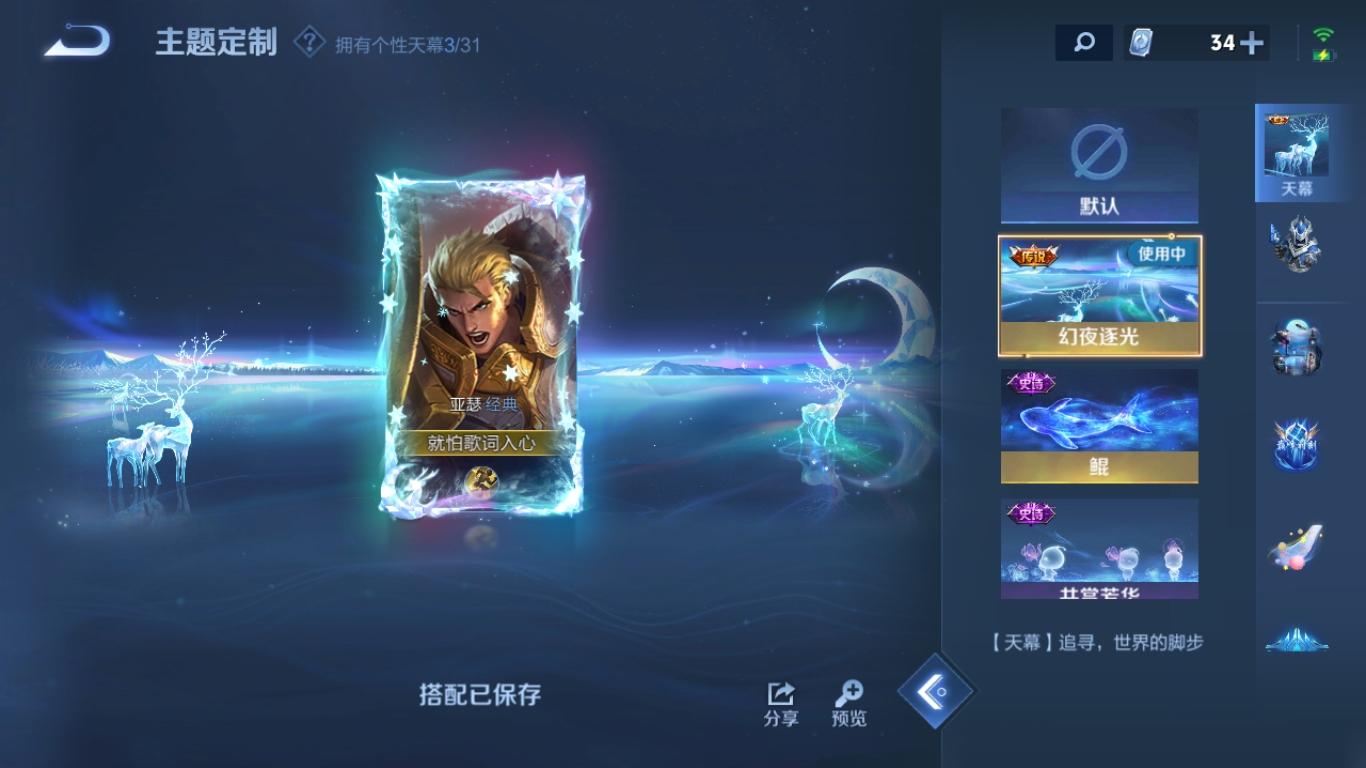
Task: Open the search magnifier in the top bar
Action: 1084,42
